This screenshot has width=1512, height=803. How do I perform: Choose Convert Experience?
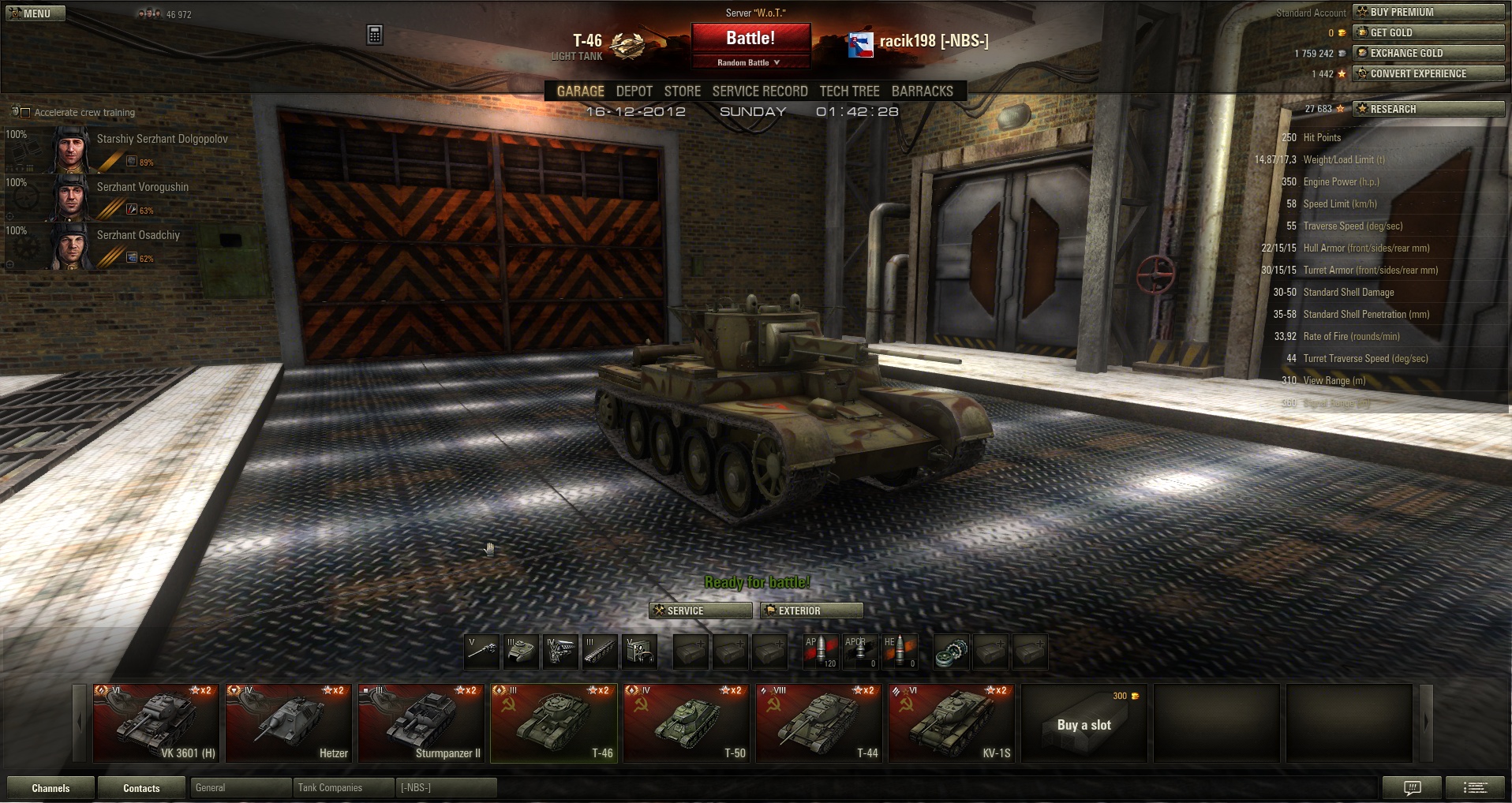tap(1428, 73)
